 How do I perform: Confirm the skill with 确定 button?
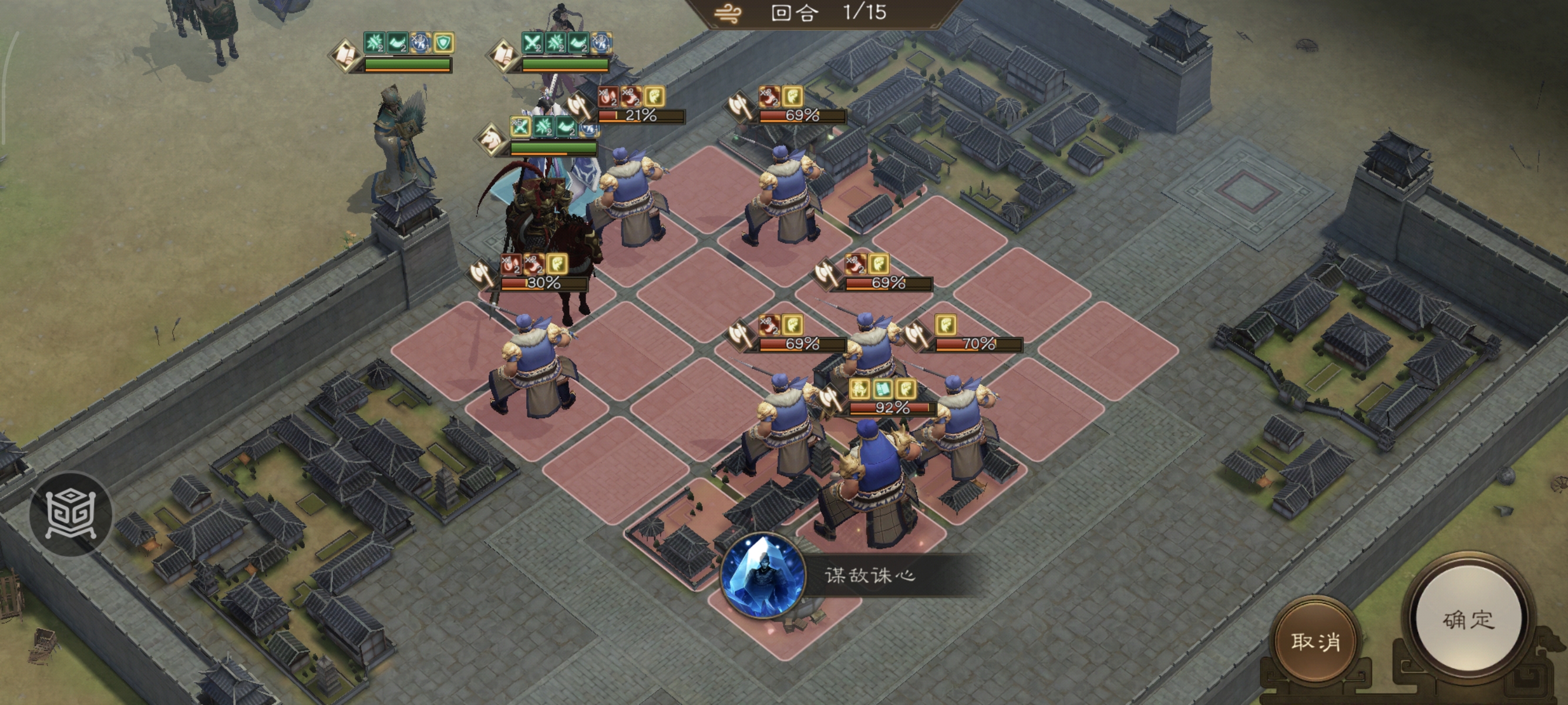pos(1468,620)
